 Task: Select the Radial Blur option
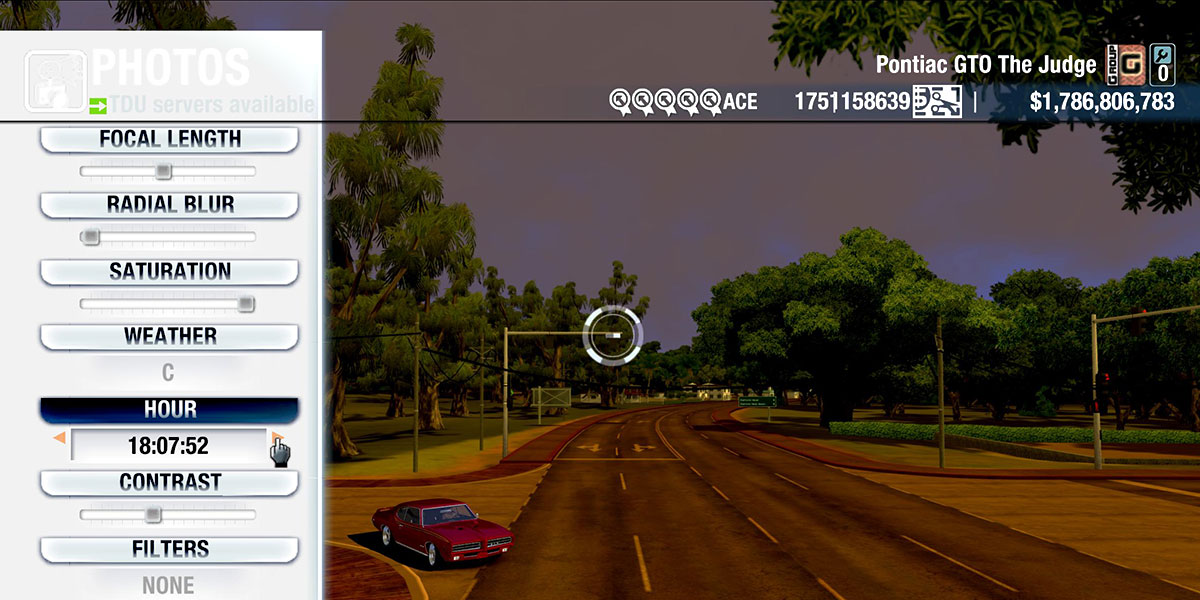[x=169, y=205]
